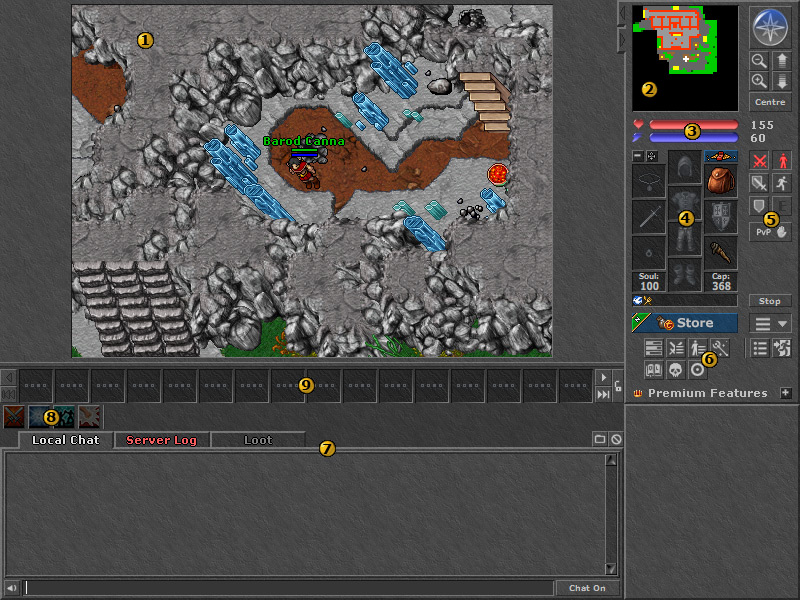Screen dimensions: 800x600
Task: Zoom out on the minimap
Action: coord(760,61)
